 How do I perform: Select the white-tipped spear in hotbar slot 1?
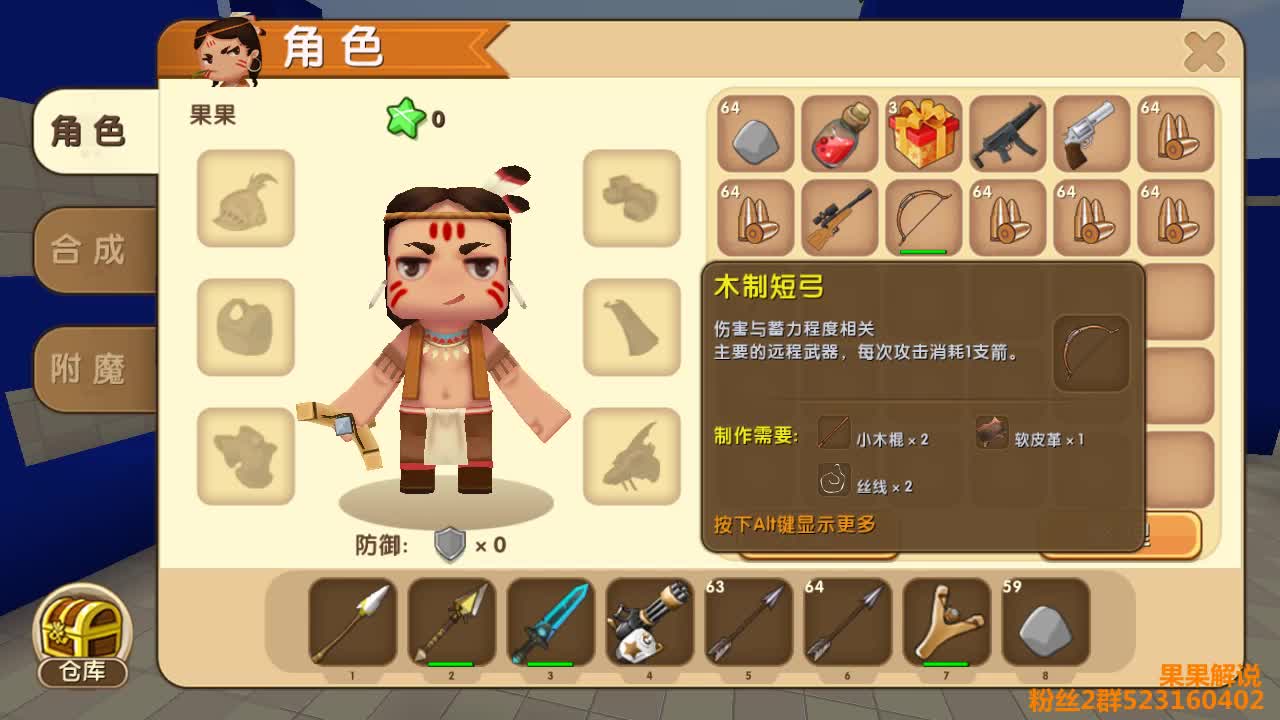352,622
